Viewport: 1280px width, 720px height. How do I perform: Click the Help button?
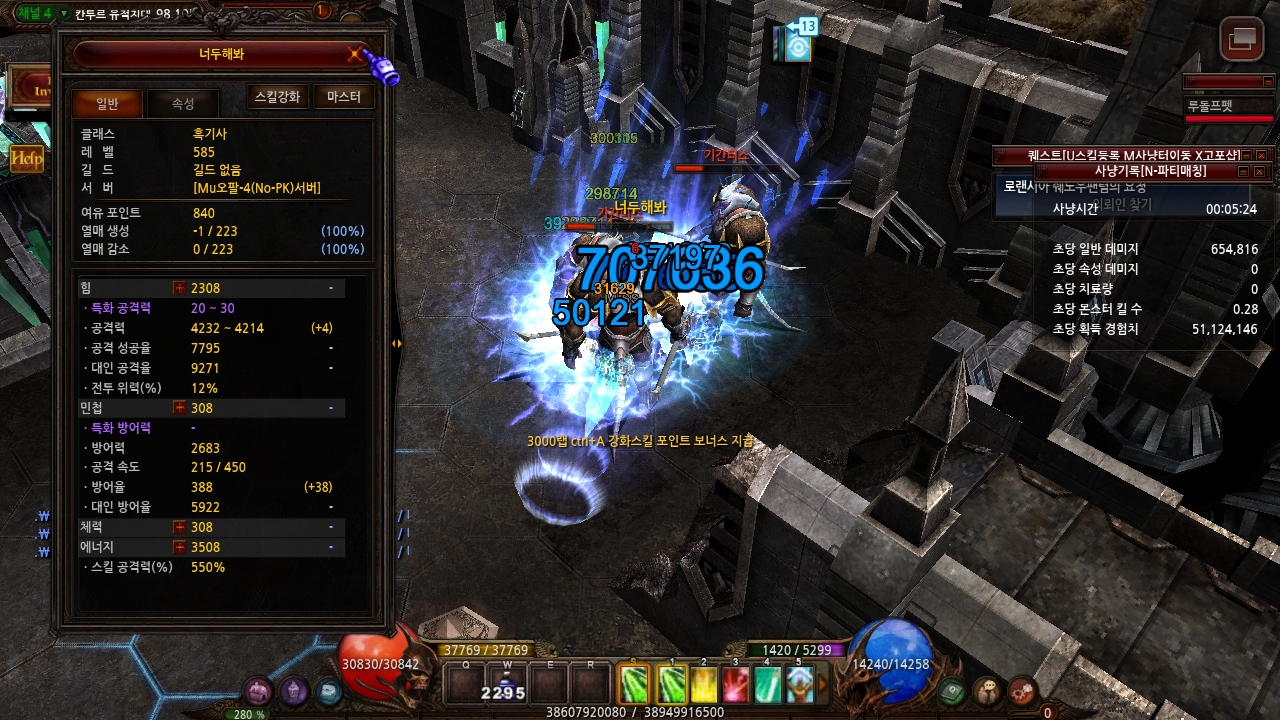[x=26, y=158]
